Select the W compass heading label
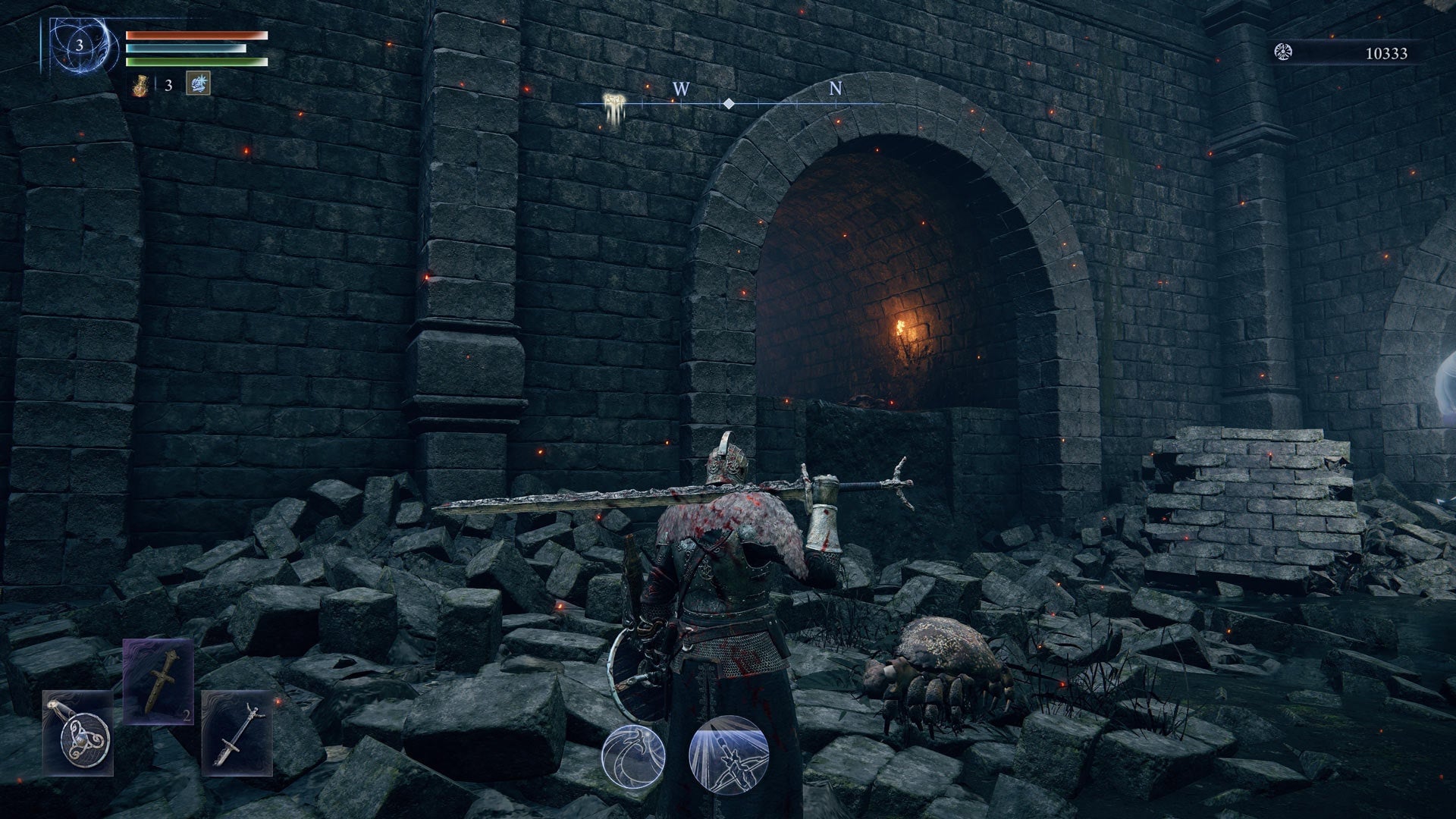 pos(679,89)
